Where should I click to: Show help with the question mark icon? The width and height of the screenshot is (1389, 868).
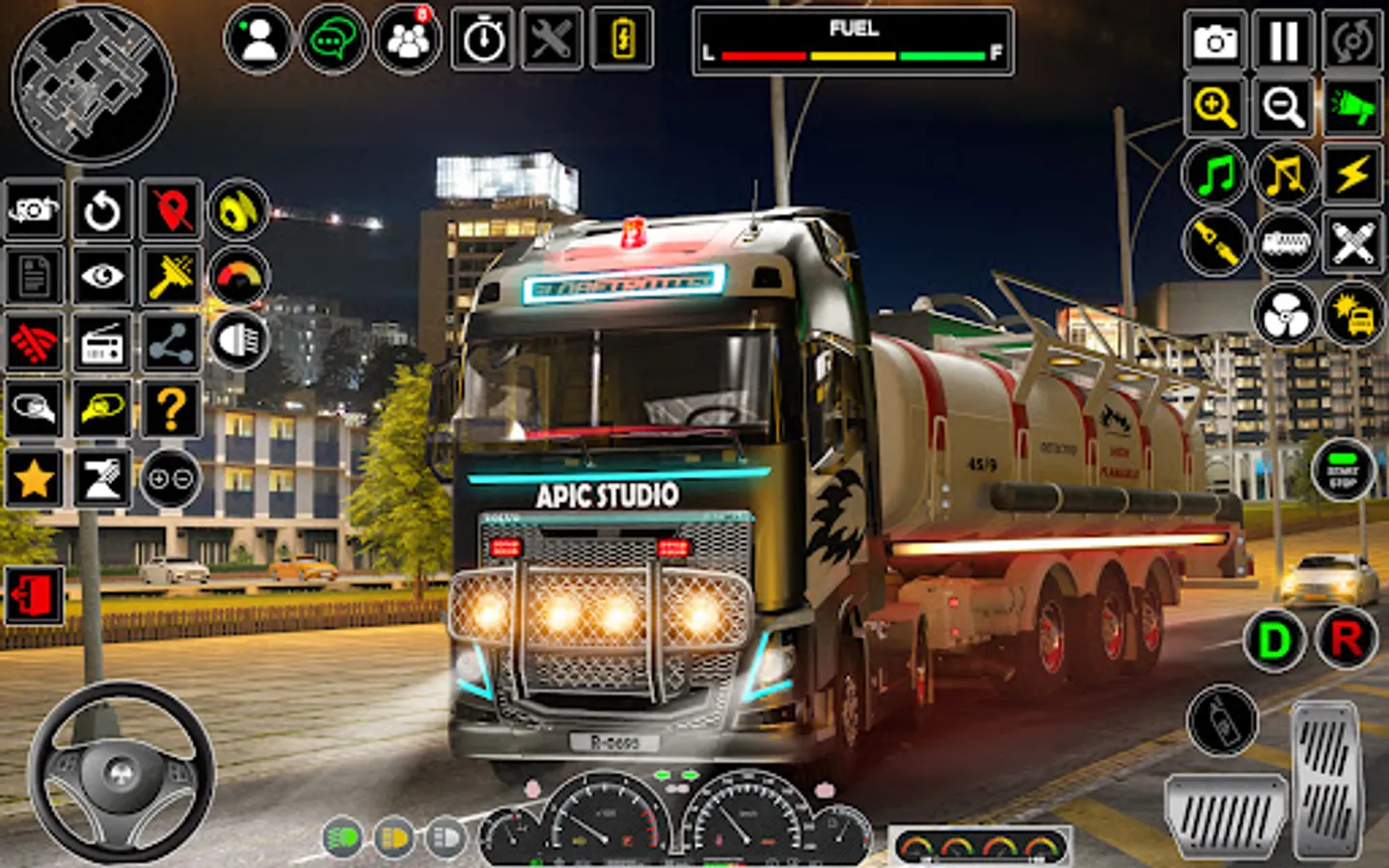coord(171,409)
